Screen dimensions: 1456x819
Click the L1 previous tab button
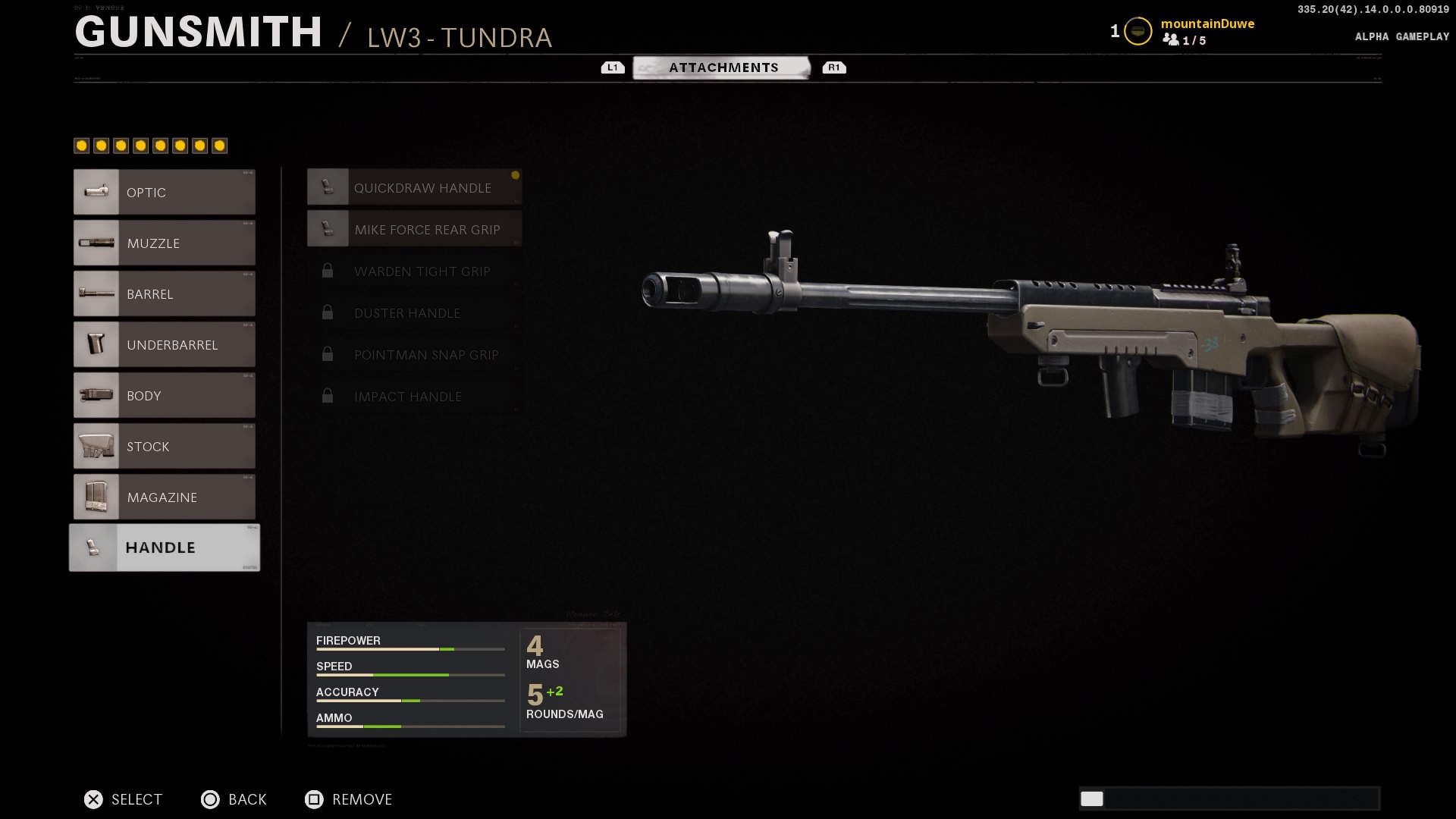[612, 67]
